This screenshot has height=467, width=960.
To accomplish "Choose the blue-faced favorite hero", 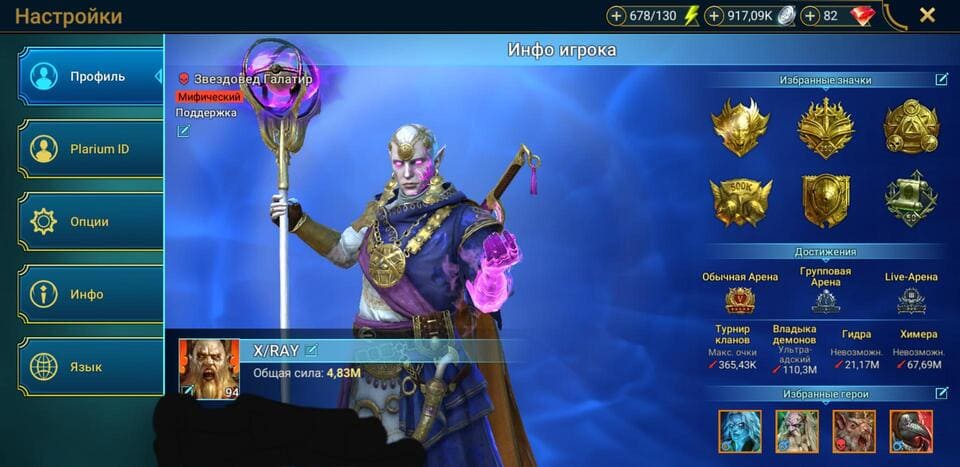I will 739,431.
